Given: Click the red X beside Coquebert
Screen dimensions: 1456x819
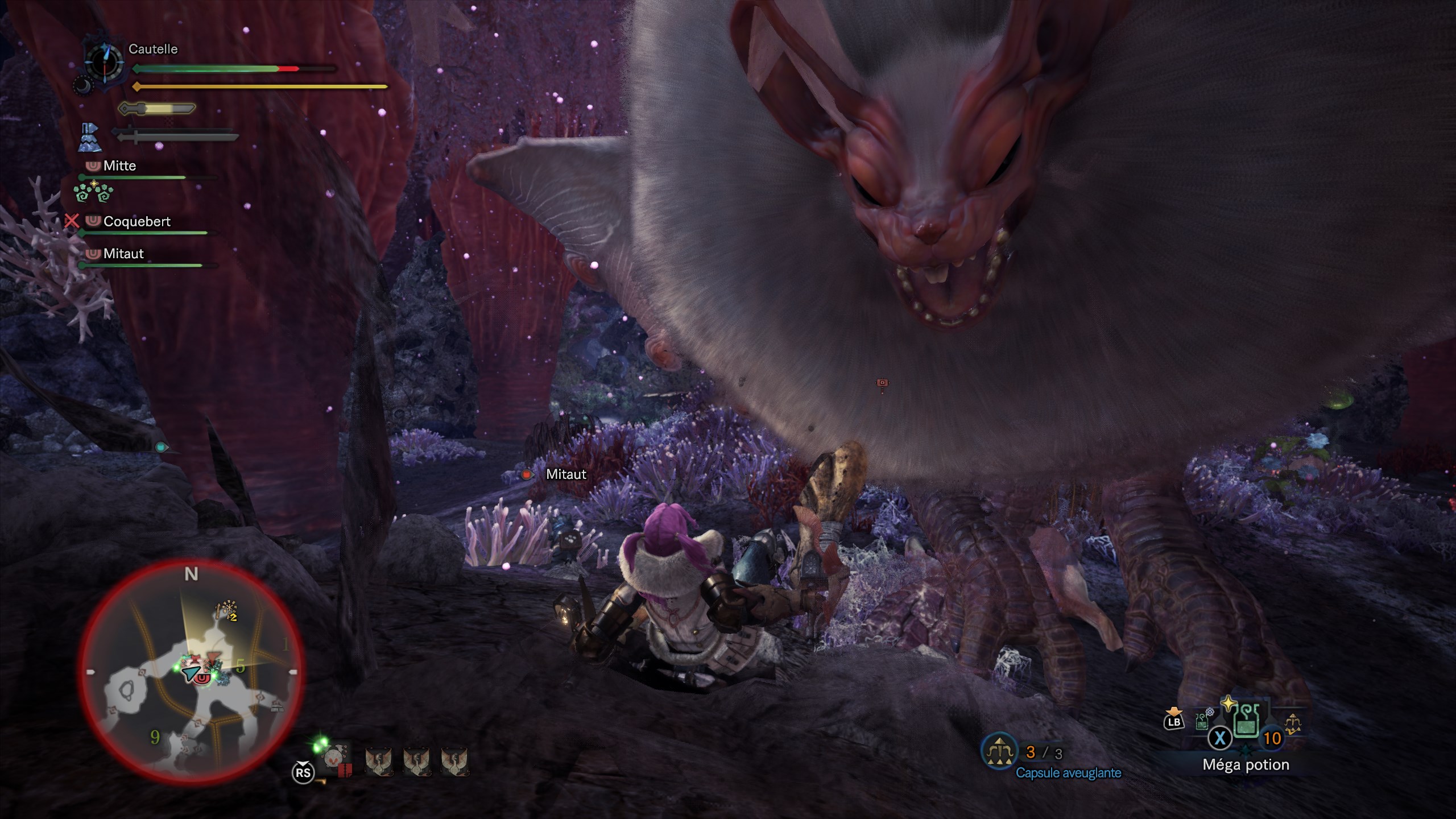Looking at the screenshot, I should [x=72, y=221].
